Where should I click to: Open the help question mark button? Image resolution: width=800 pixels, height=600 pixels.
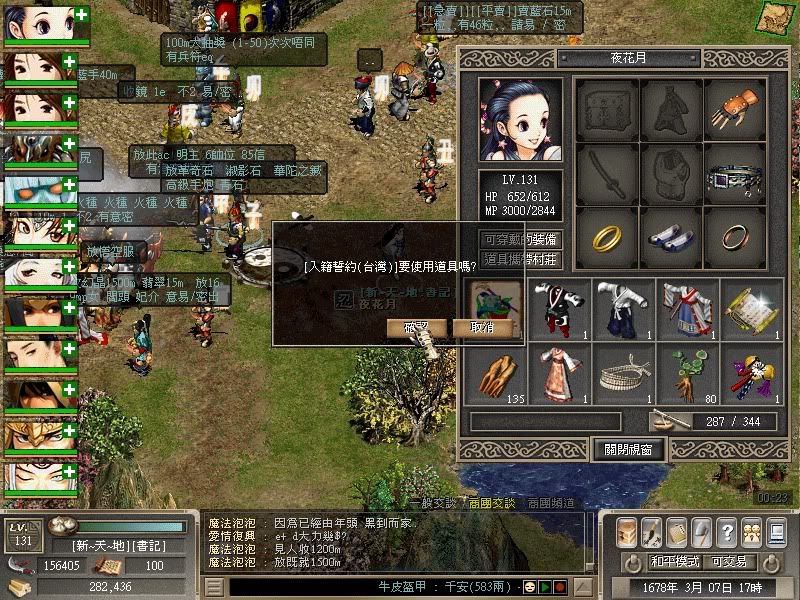click(x=726, y=531)
